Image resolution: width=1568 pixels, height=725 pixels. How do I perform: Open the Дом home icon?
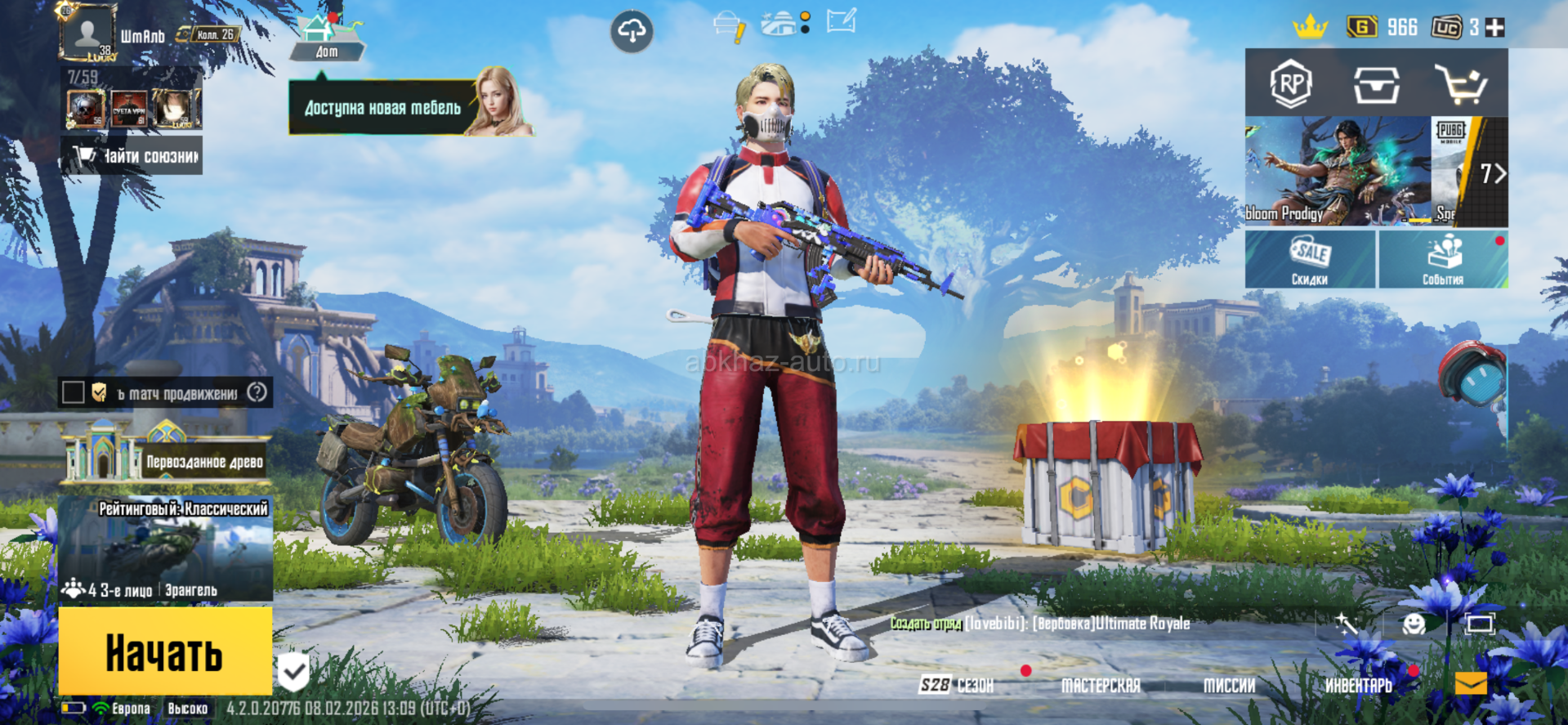coord(326,38)
